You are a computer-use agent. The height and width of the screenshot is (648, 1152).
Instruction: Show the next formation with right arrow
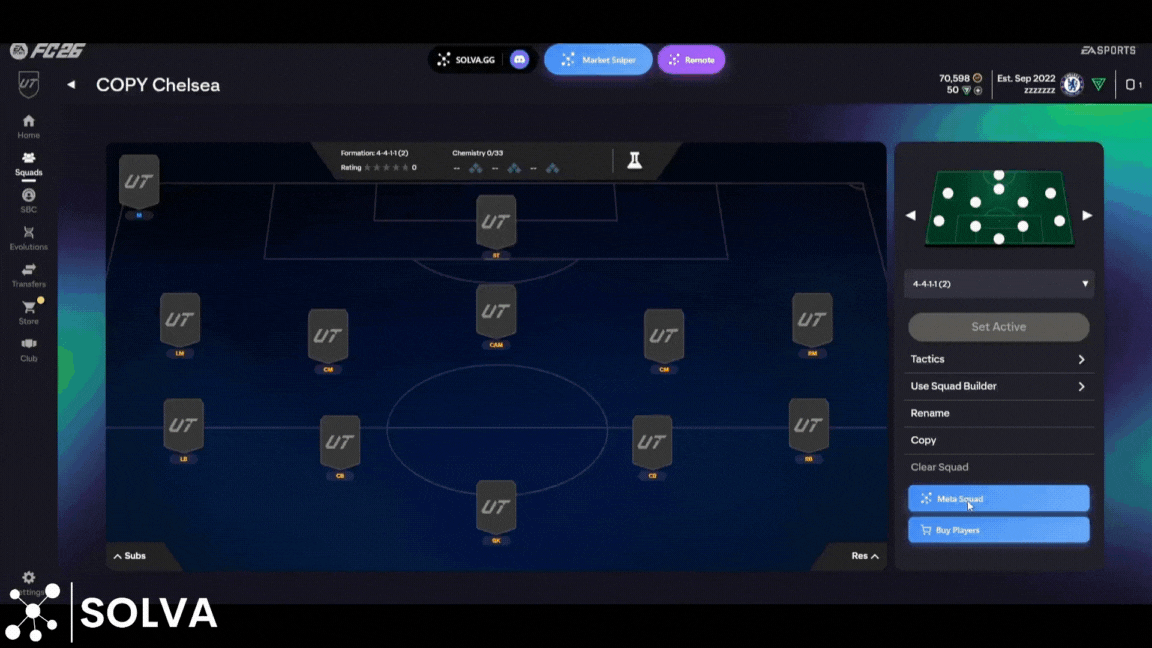tap(1087, 215)
